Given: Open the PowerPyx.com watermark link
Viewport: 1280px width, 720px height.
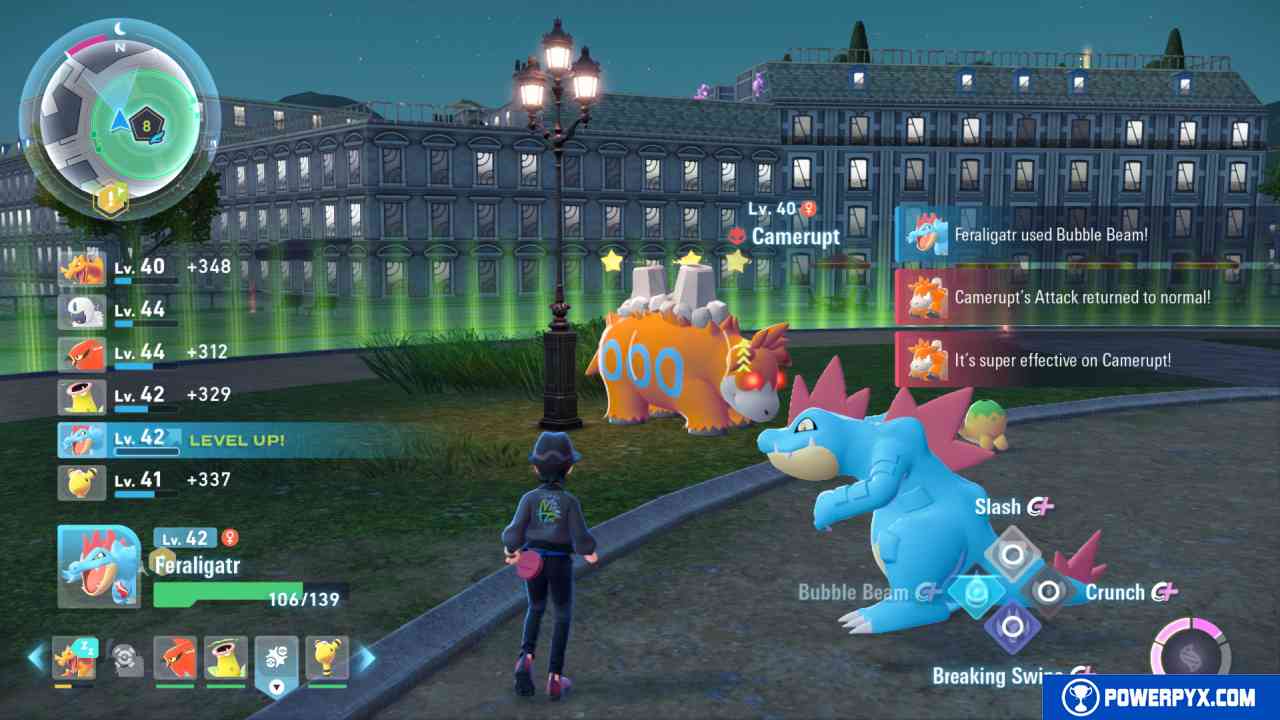Looking at the screenshot, I should (1160, 697).
